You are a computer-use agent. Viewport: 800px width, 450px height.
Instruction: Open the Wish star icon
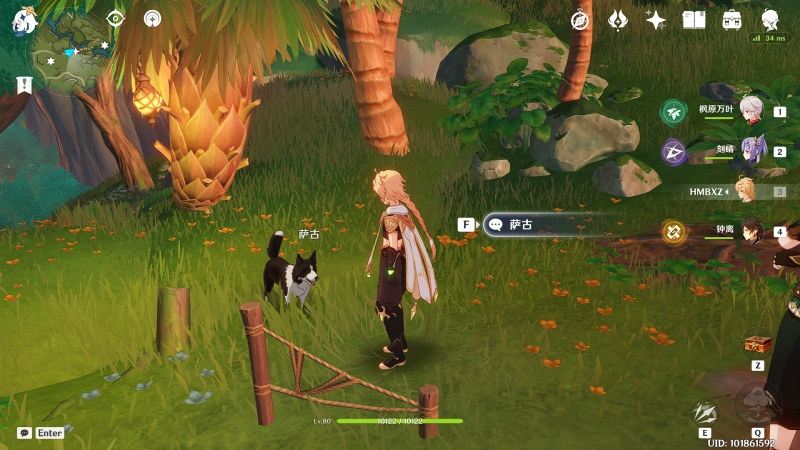point(656,20)
